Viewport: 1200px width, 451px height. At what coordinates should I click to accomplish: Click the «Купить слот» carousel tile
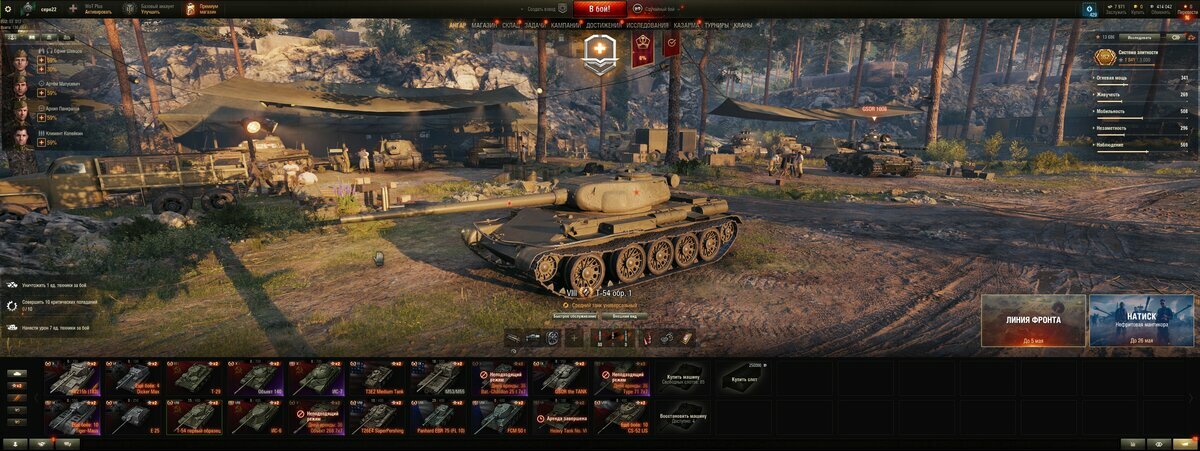click(x=746, y=378)
